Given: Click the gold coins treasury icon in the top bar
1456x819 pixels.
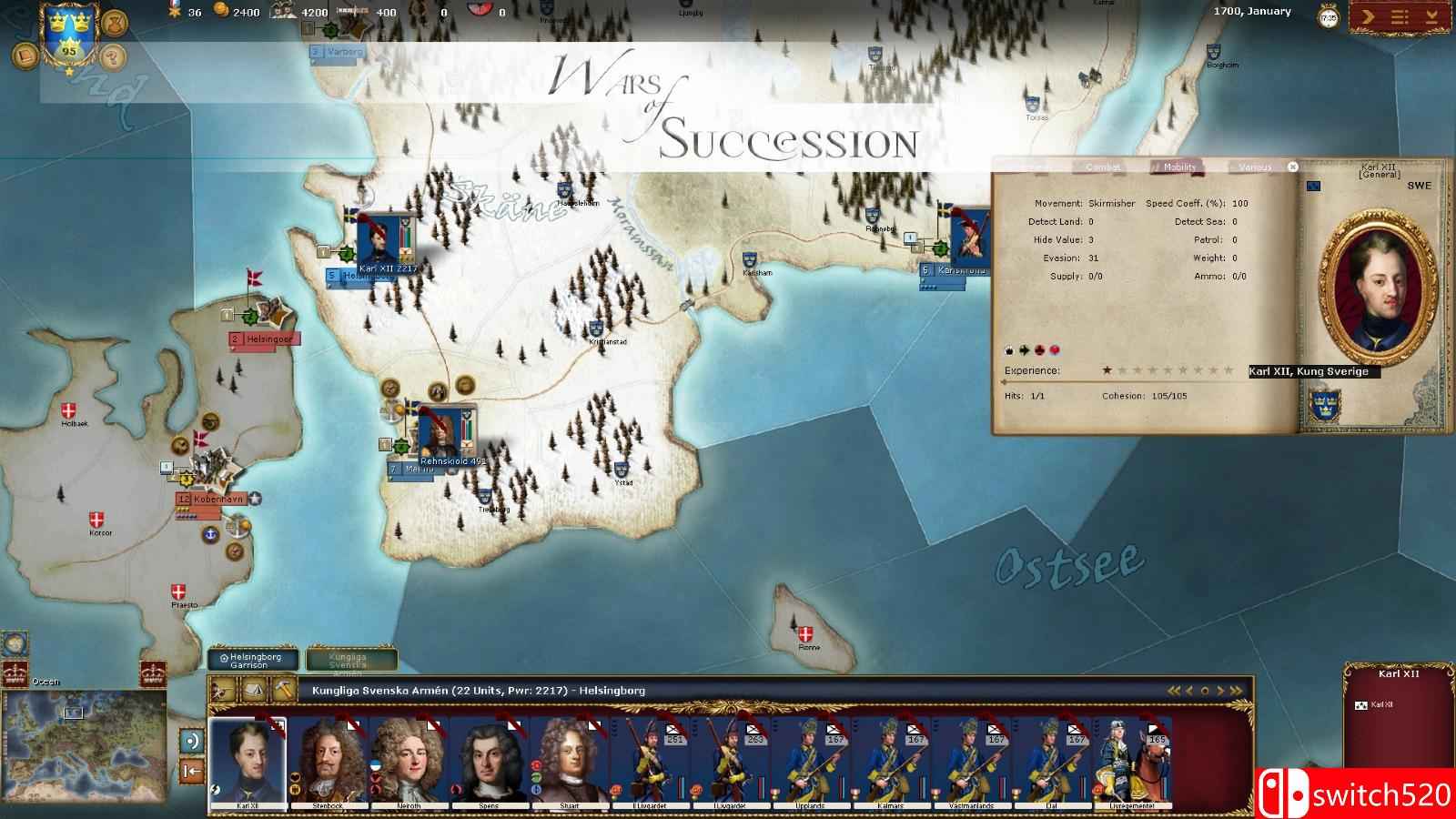Looking at the screenshot, I should 218,12.
